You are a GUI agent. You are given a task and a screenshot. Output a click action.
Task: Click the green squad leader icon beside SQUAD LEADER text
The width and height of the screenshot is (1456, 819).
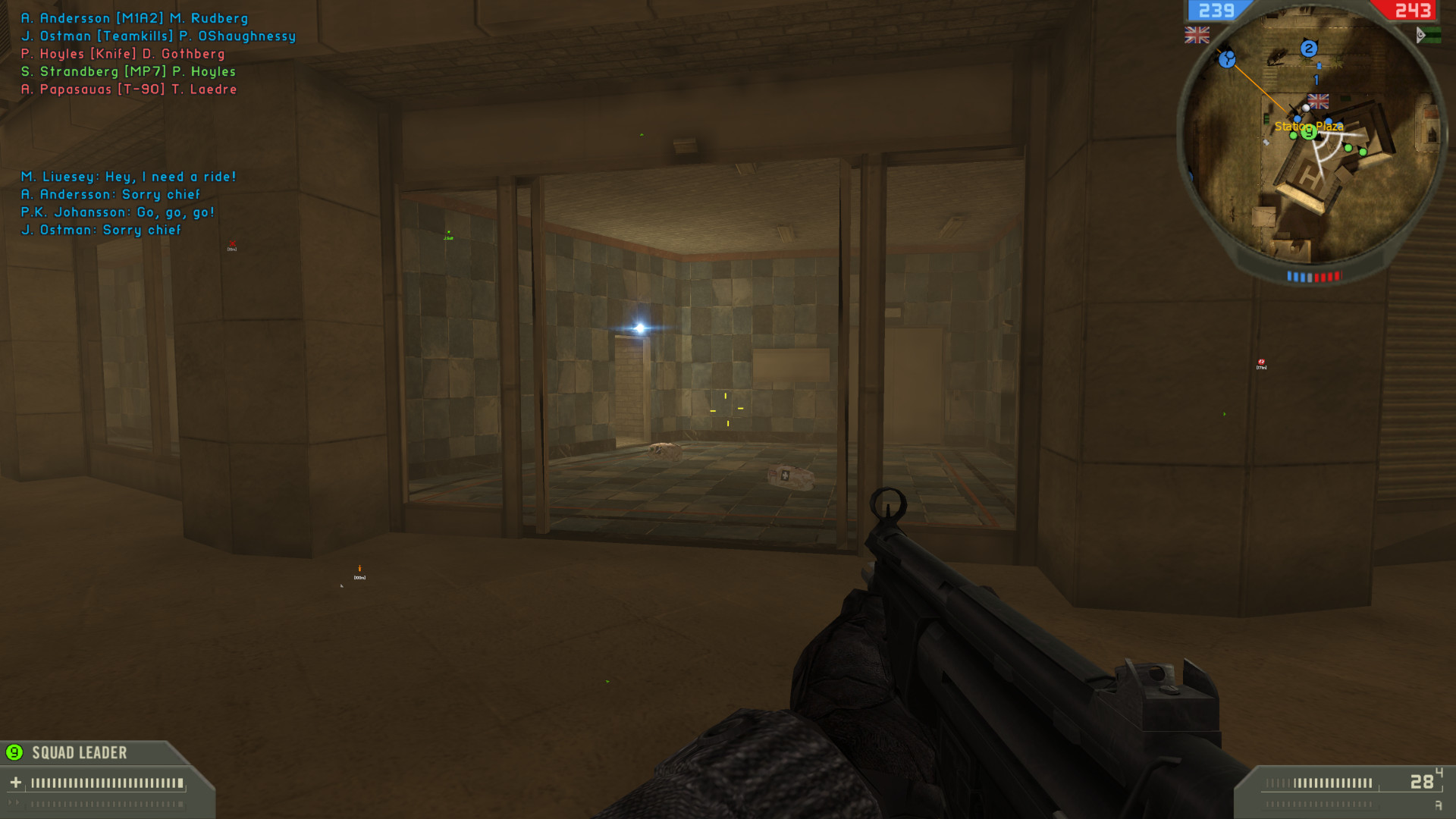pos(13,753)
